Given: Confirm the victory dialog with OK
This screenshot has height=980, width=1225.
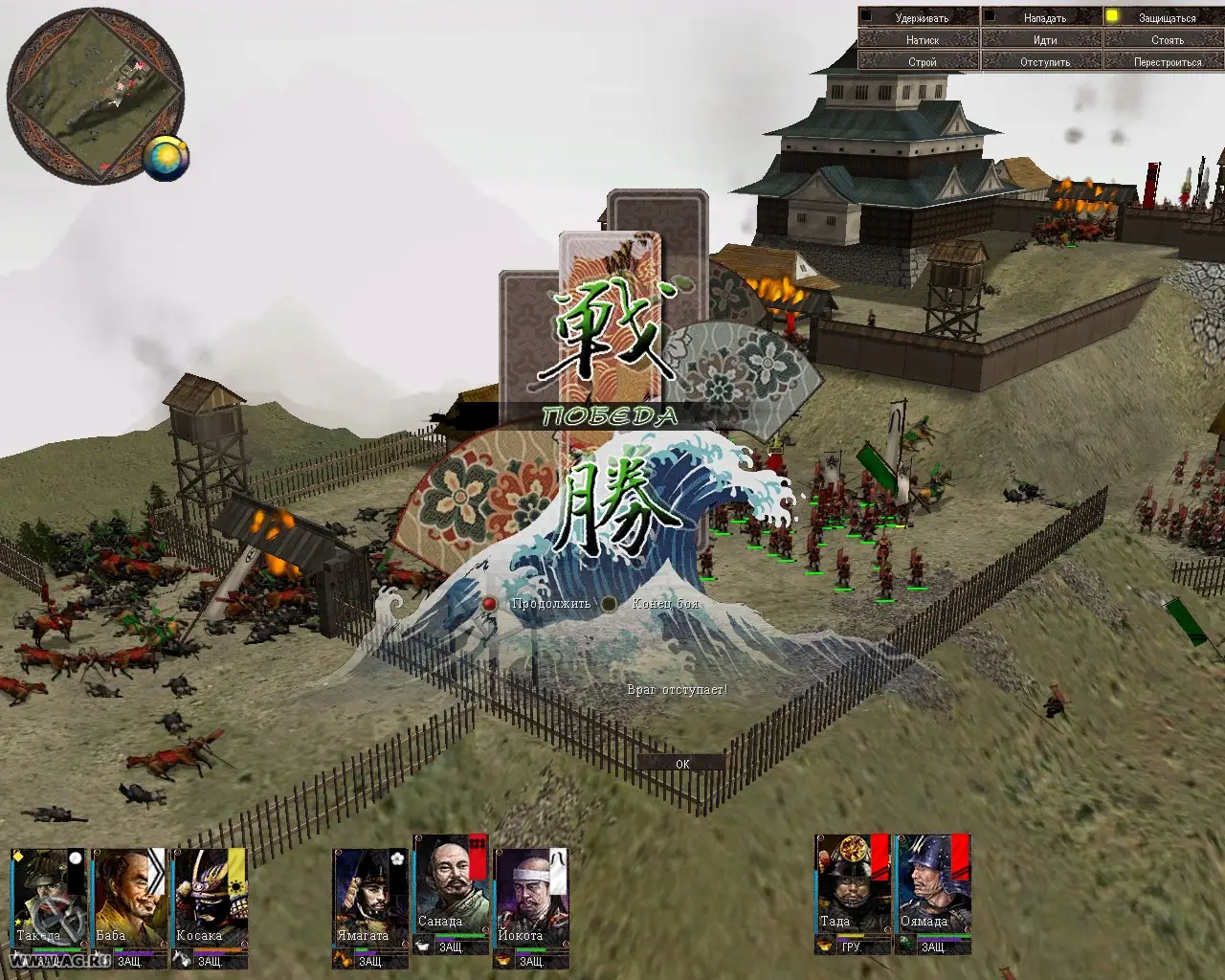Looking at the screenshot, I should (x=681, y=764).
